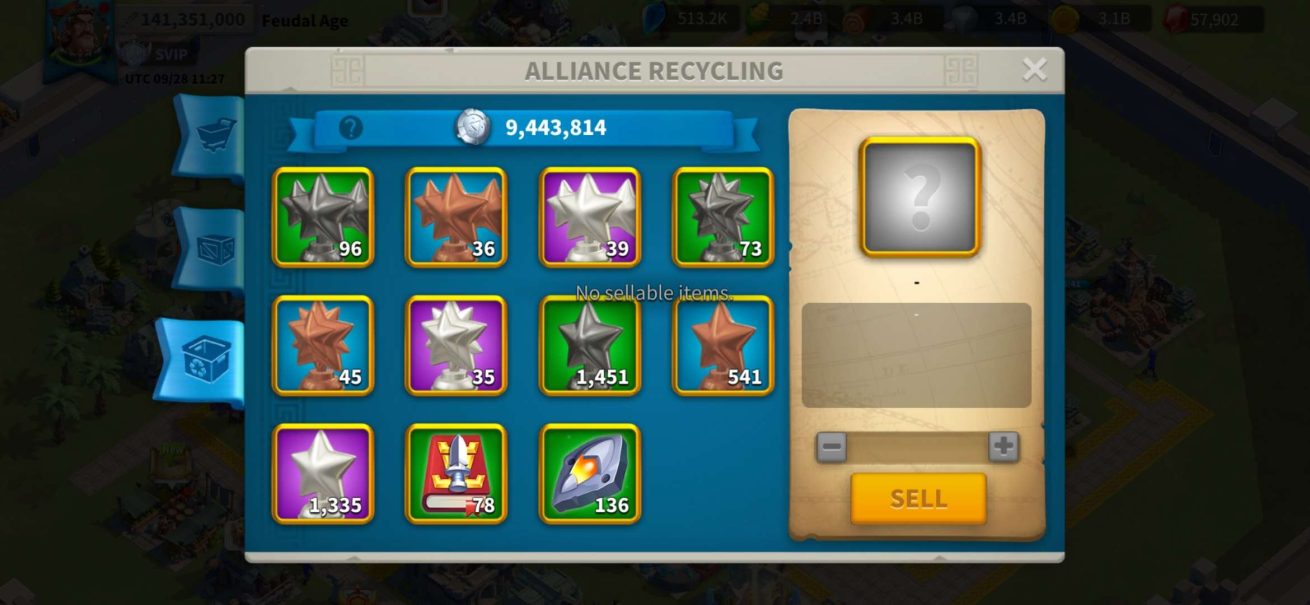This screenshot has height=605, width=1310.
Task: Select the item stack of 96
Action: pos(323,217)
